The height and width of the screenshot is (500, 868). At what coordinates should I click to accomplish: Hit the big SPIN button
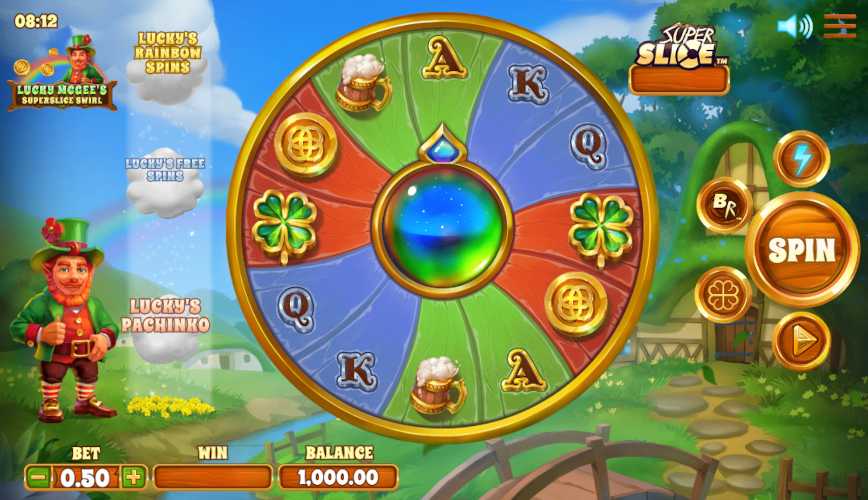[802, 250]
